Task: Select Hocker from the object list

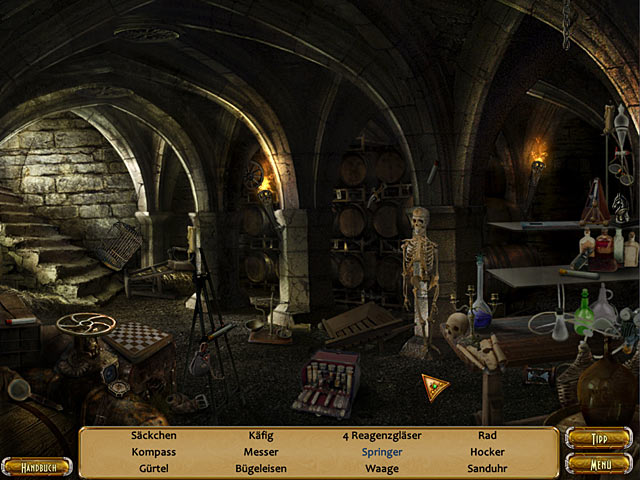Action: tap(487, 452)
